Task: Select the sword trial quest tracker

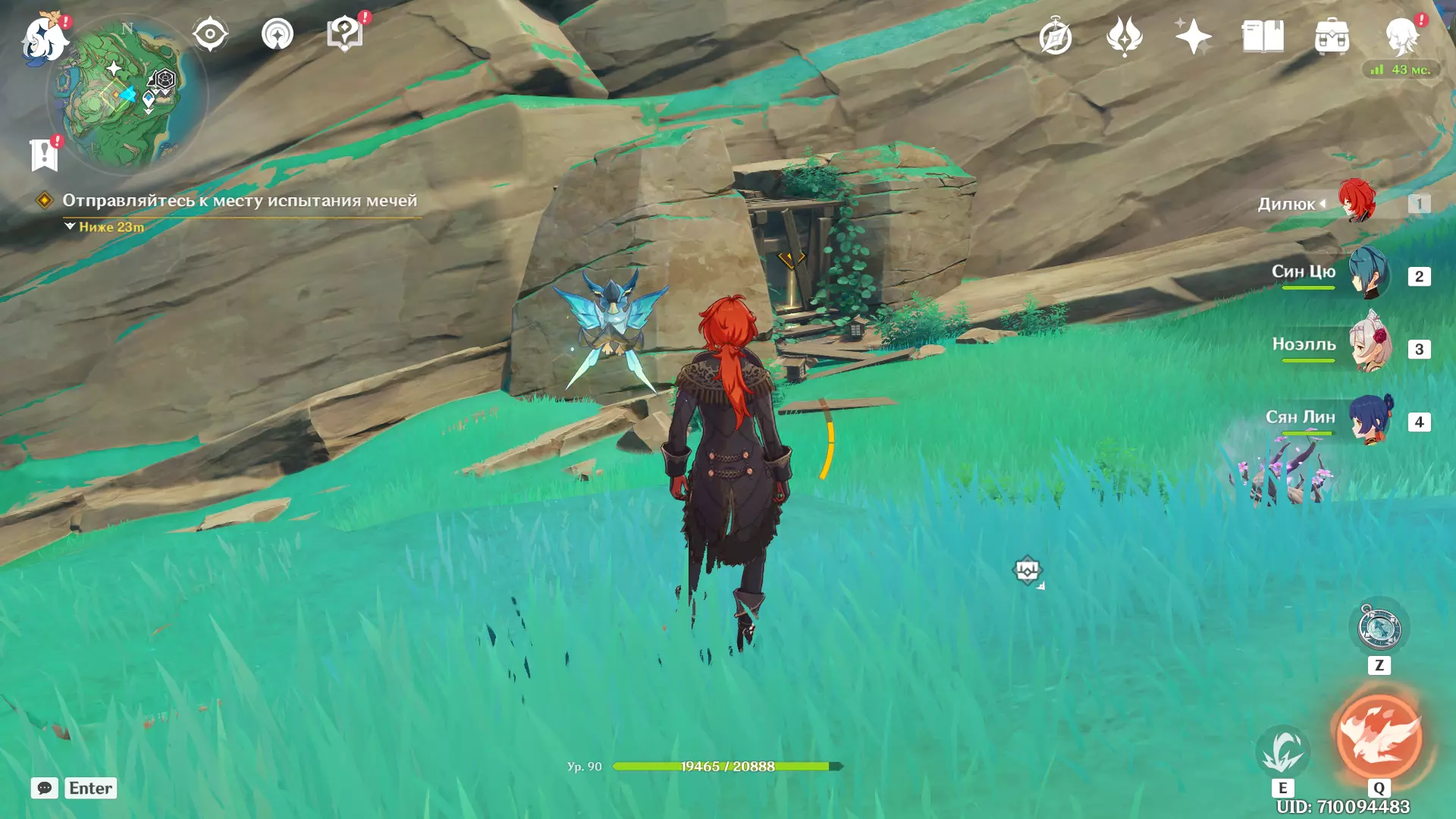Action: 239,201
